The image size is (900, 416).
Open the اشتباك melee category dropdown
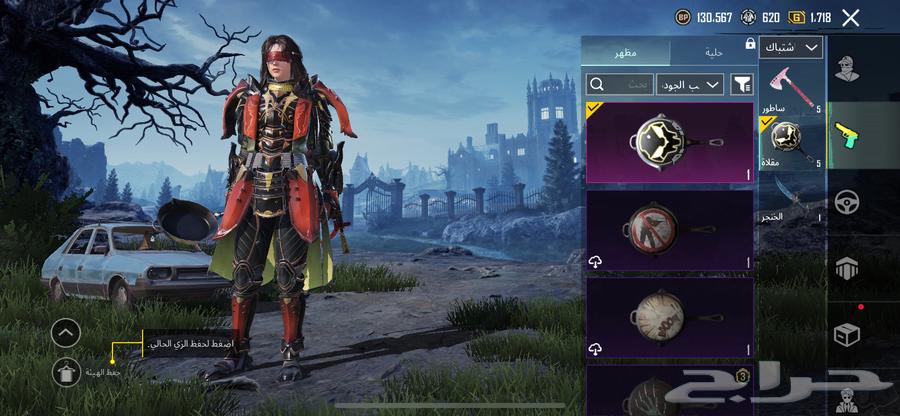pos(791,47)
